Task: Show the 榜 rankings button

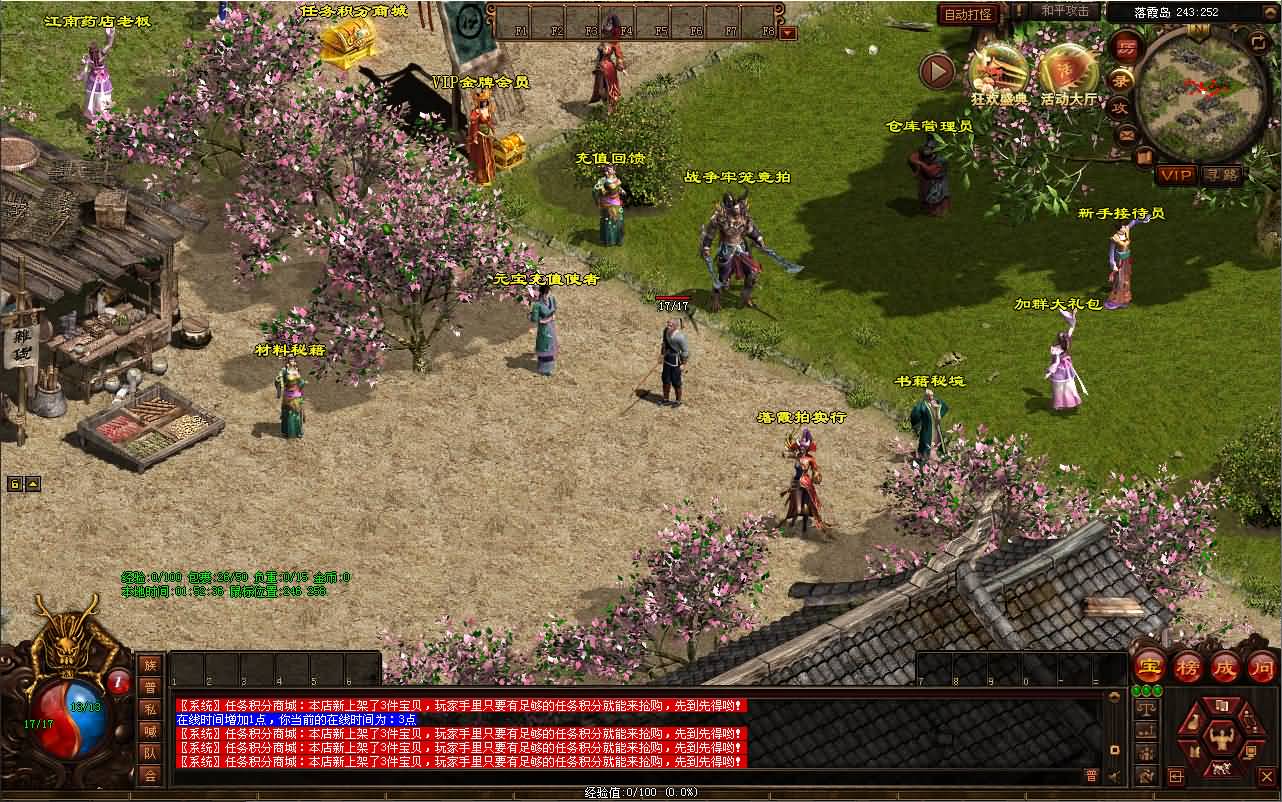Action: pyautogui.click(x=1187, y=666)
